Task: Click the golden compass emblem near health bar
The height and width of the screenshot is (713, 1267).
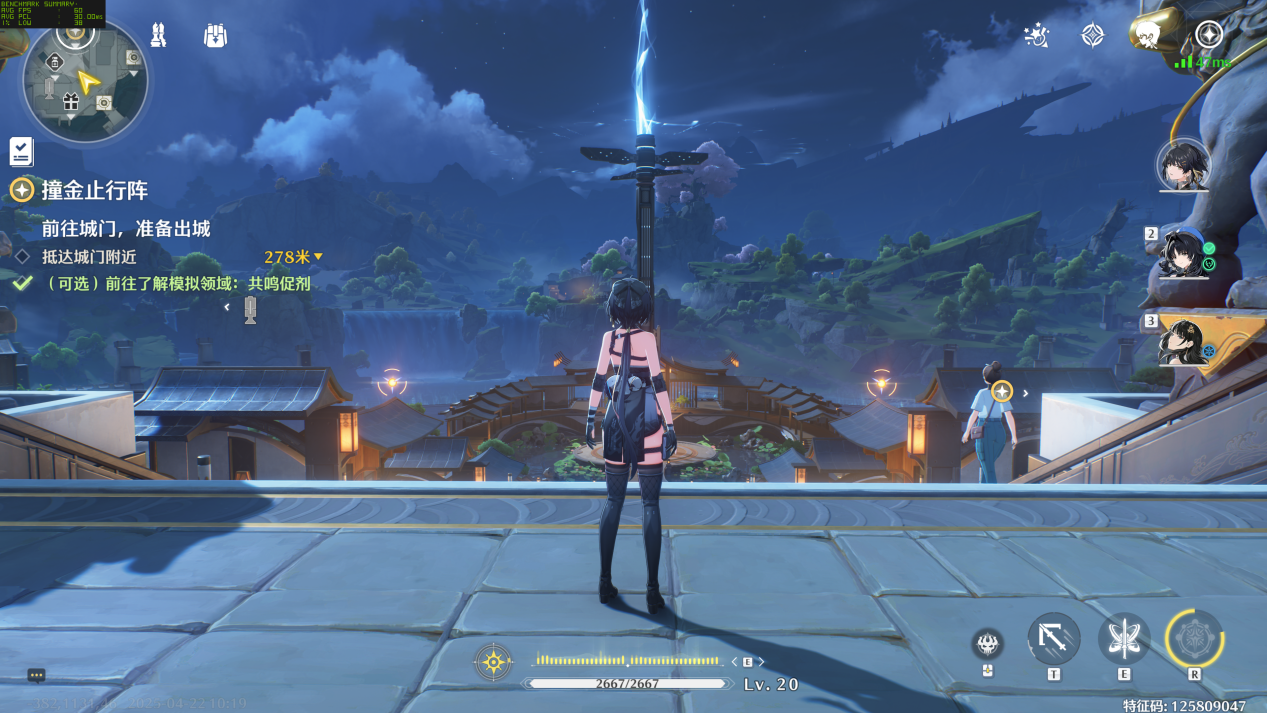Action: 494,661
